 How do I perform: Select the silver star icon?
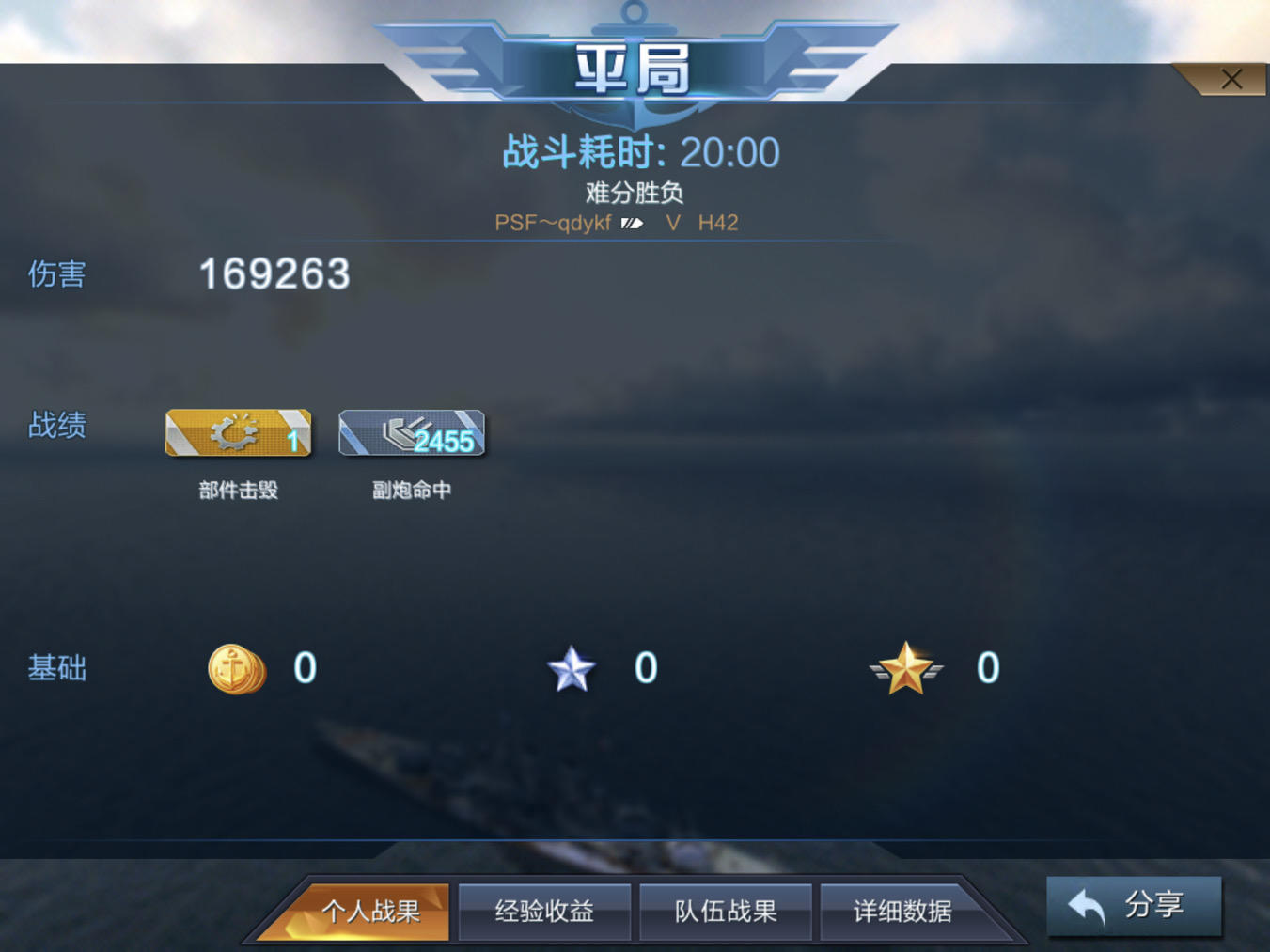point(572,667)
